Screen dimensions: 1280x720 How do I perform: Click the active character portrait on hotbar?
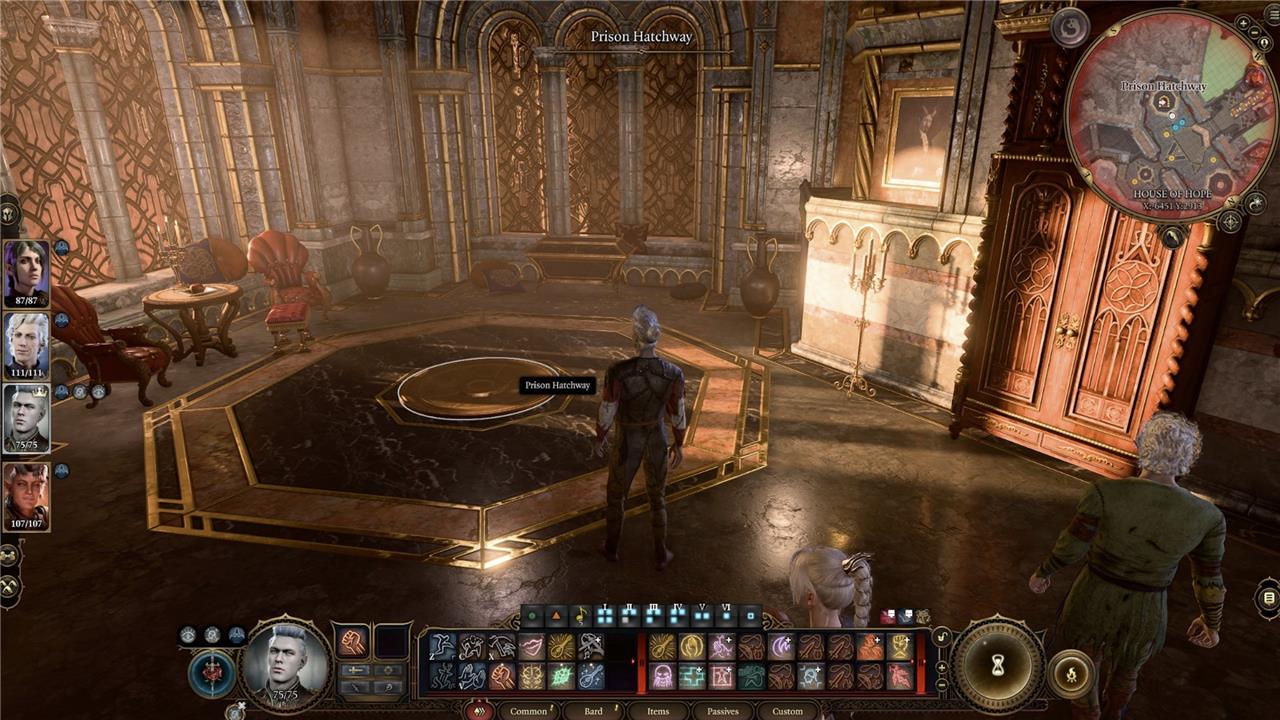tap(287, 662)
